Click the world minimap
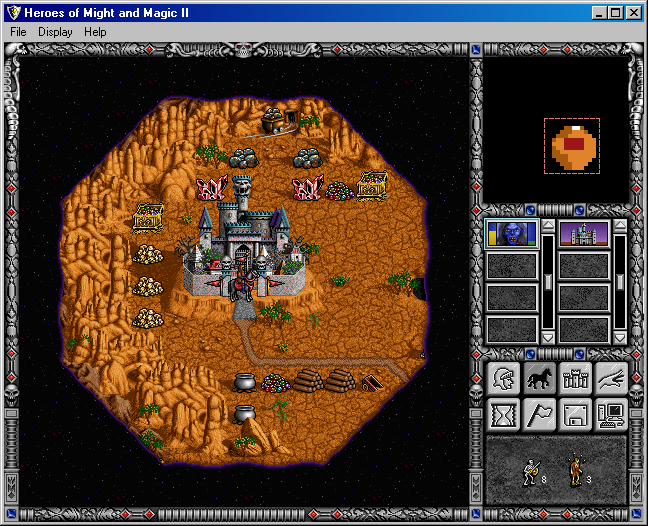The image size is (648, 526). point(556,130)
